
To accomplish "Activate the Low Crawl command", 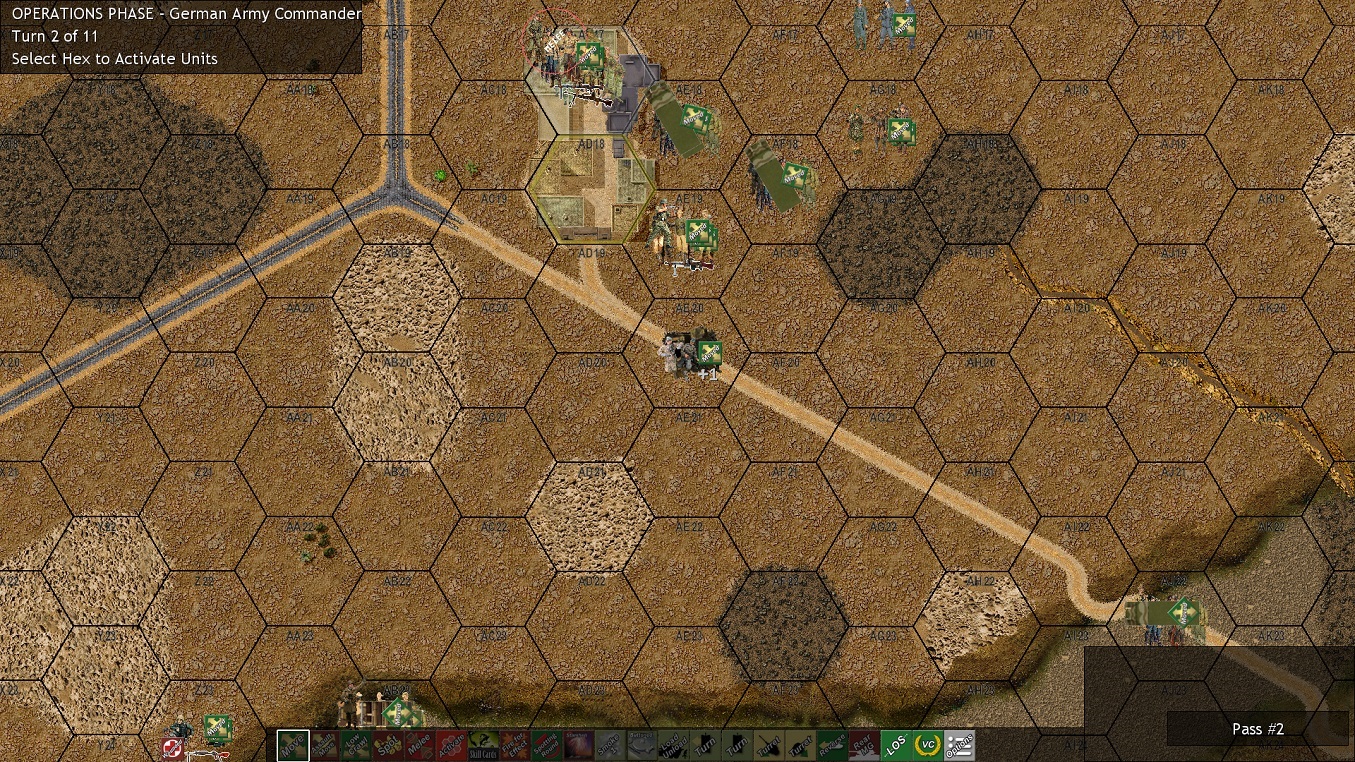I will pyautogui.click(x=357, y=745).
